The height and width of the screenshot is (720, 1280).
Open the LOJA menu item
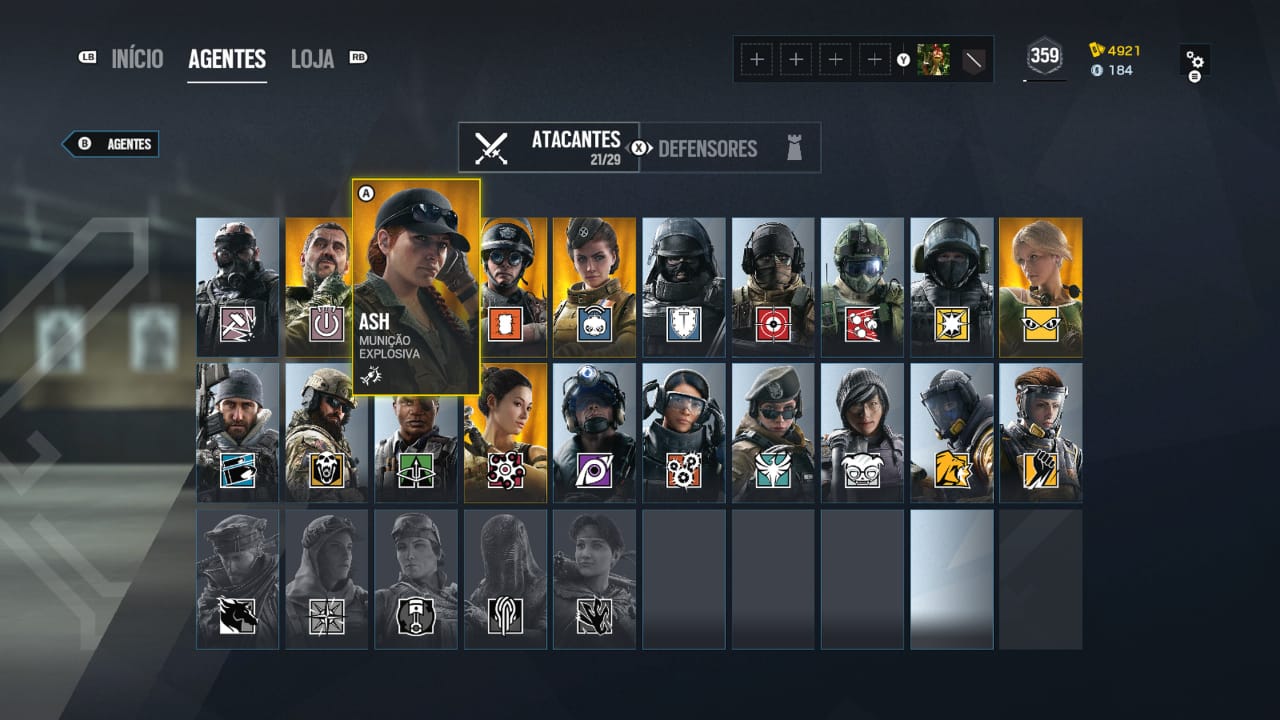pos(312,59)
